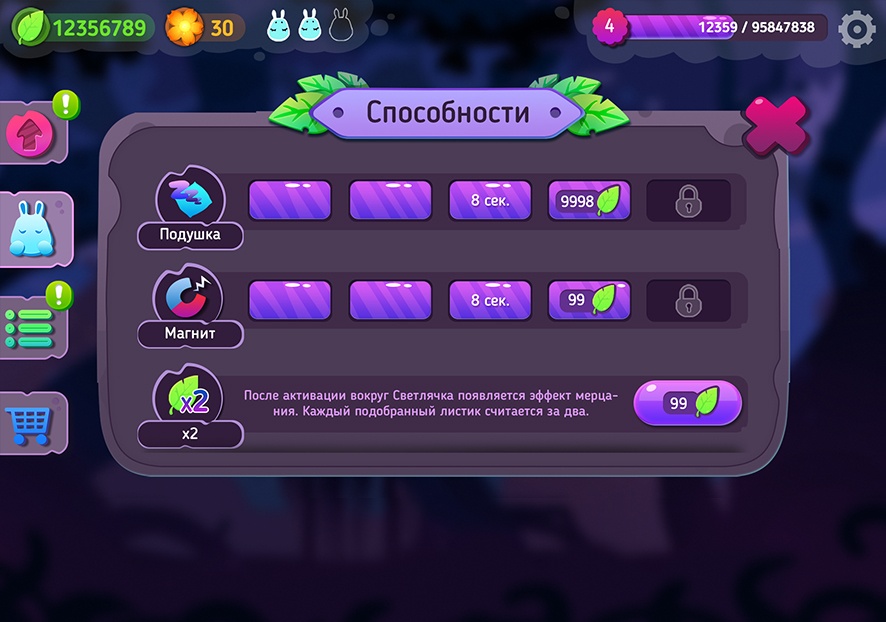
Task: Open the pink arrow upgrades tab
Action: tap(30, 133)
